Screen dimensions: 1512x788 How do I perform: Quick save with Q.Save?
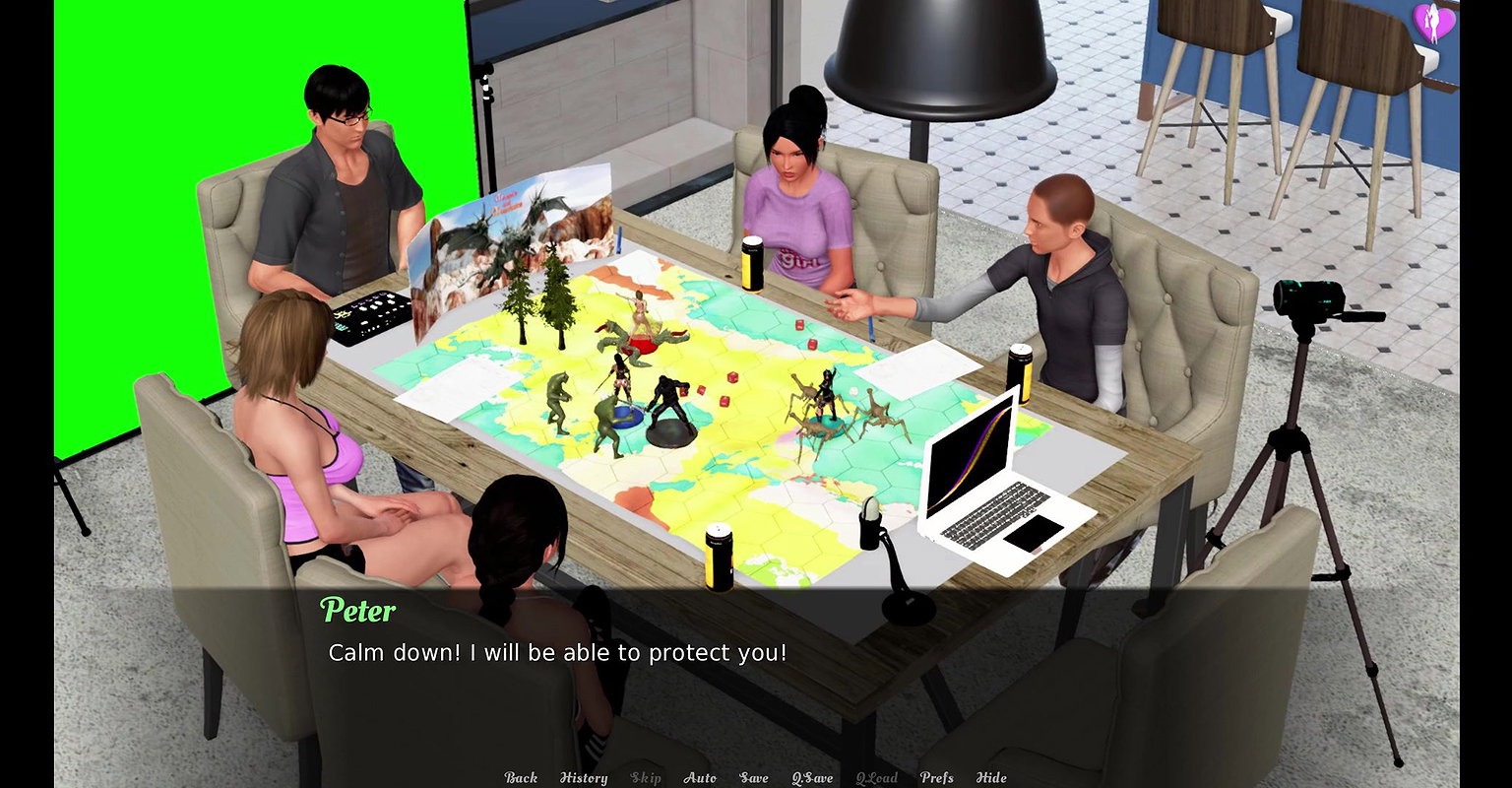click(x=812, y=778)
